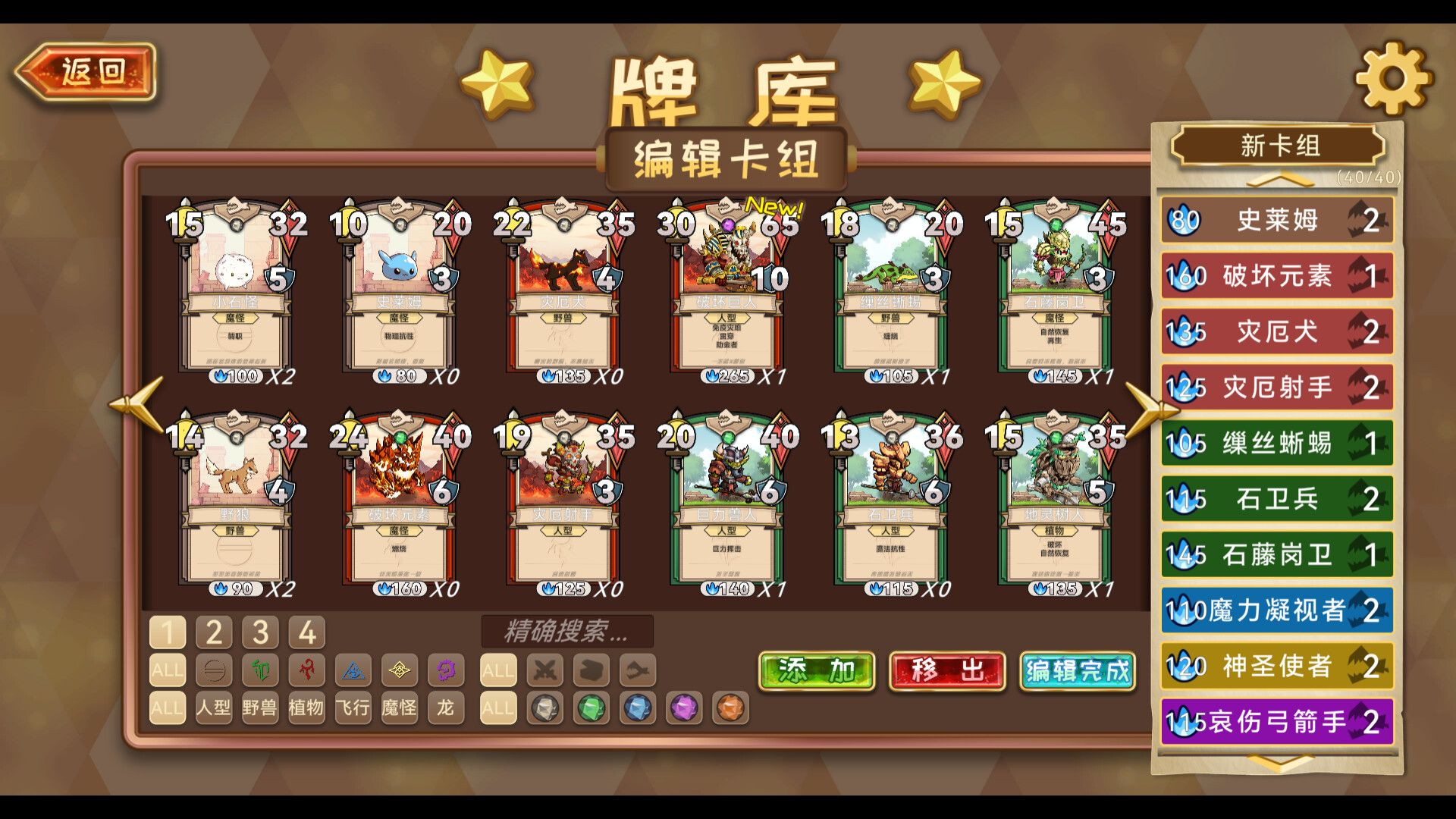Switch to filter tab 1
This screenshot has width=1456, height=819.
[x=168, y=631]
